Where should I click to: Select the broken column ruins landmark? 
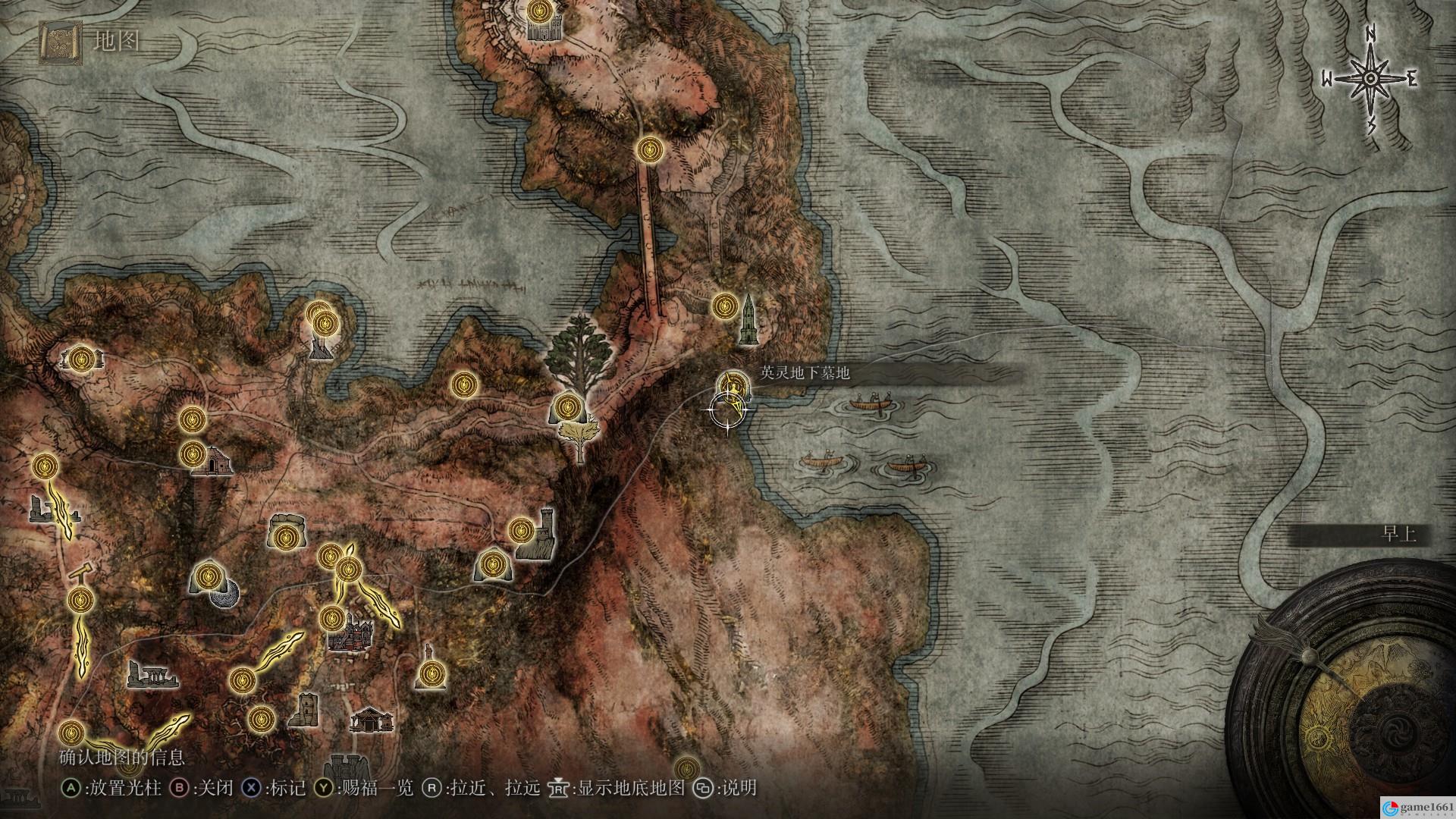(x=152, y=674)
